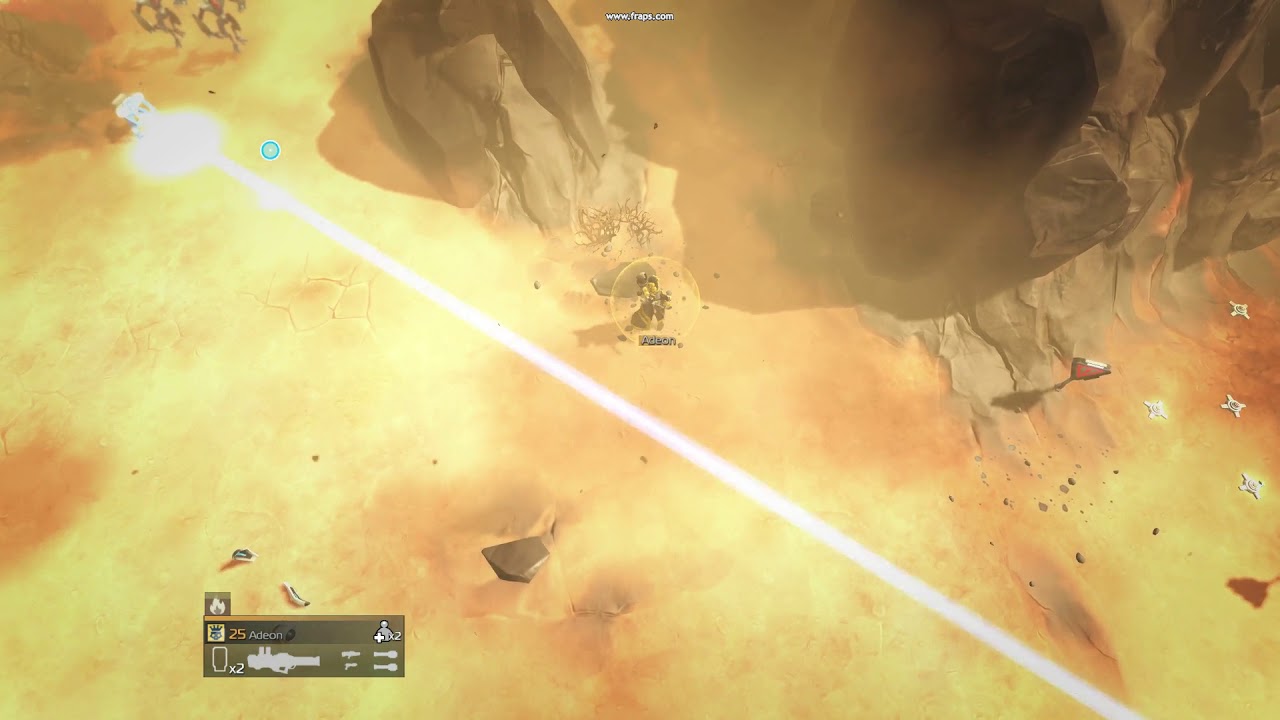Click the flame perk icon above player panel

[x=217, y=605]
